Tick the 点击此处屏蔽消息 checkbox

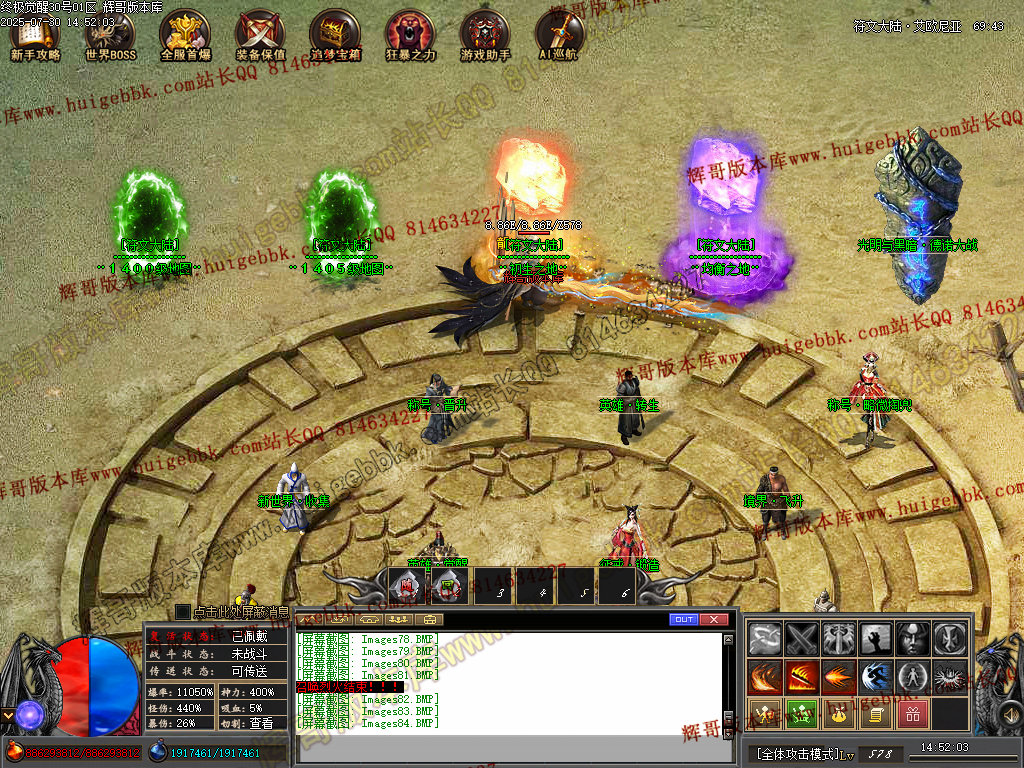(x=183, y=611)
